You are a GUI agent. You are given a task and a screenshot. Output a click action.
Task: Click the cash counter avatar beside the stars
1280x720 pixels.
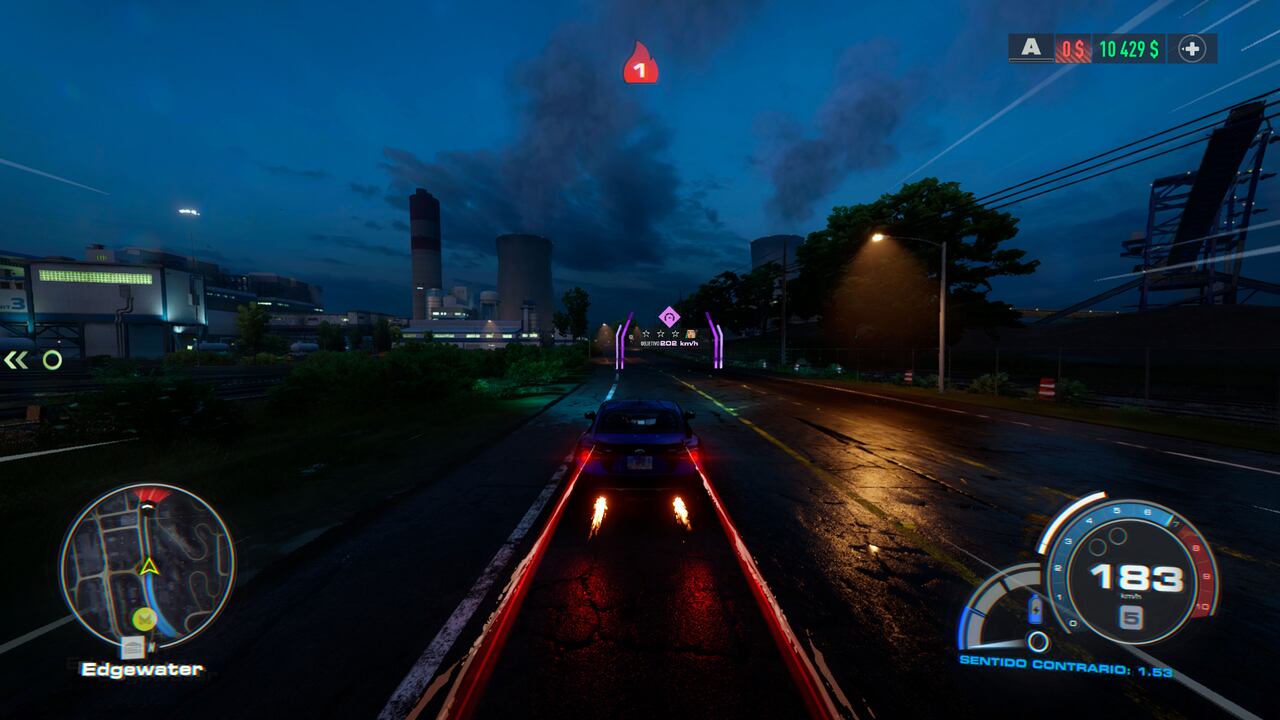(x=690, y=333)
